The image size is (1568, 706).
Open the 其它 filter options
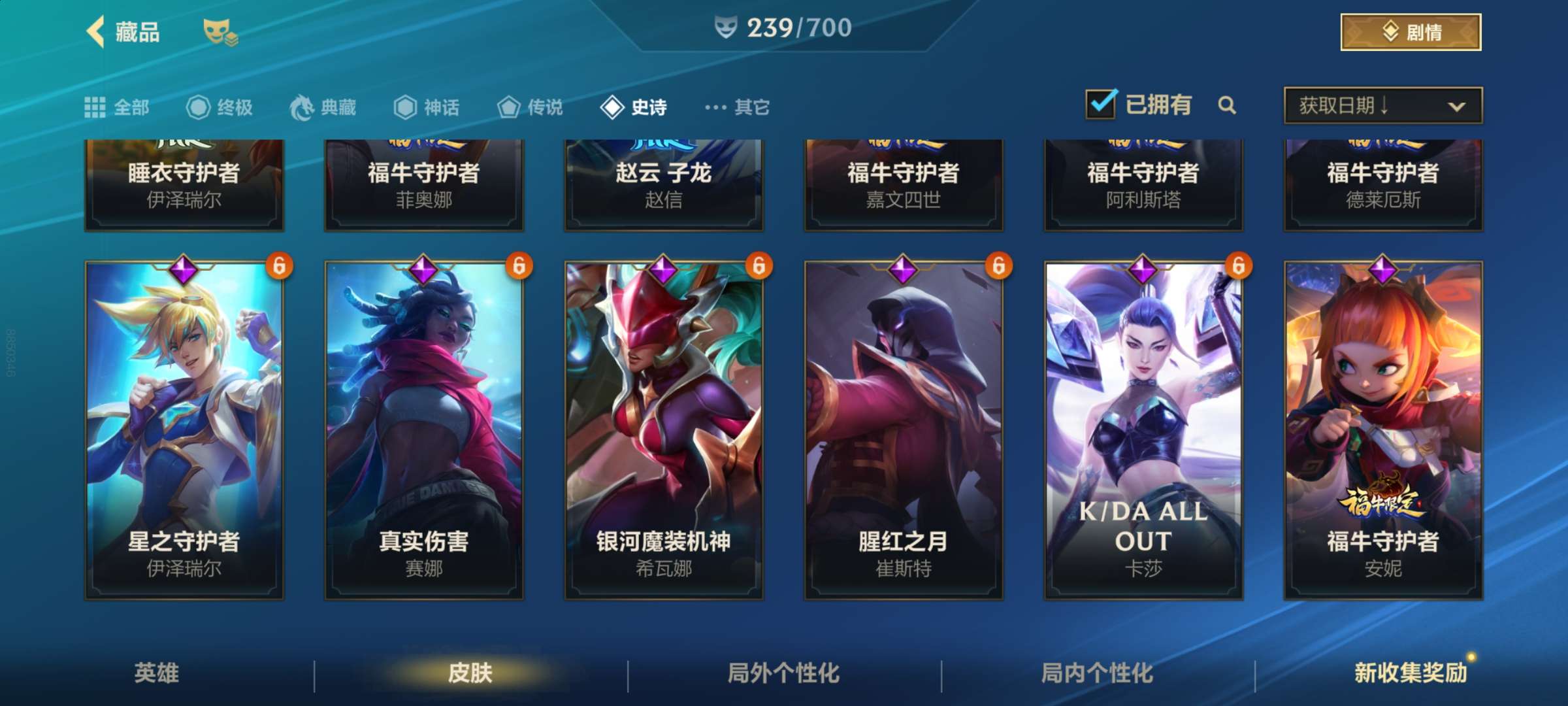tap(738, 107)
